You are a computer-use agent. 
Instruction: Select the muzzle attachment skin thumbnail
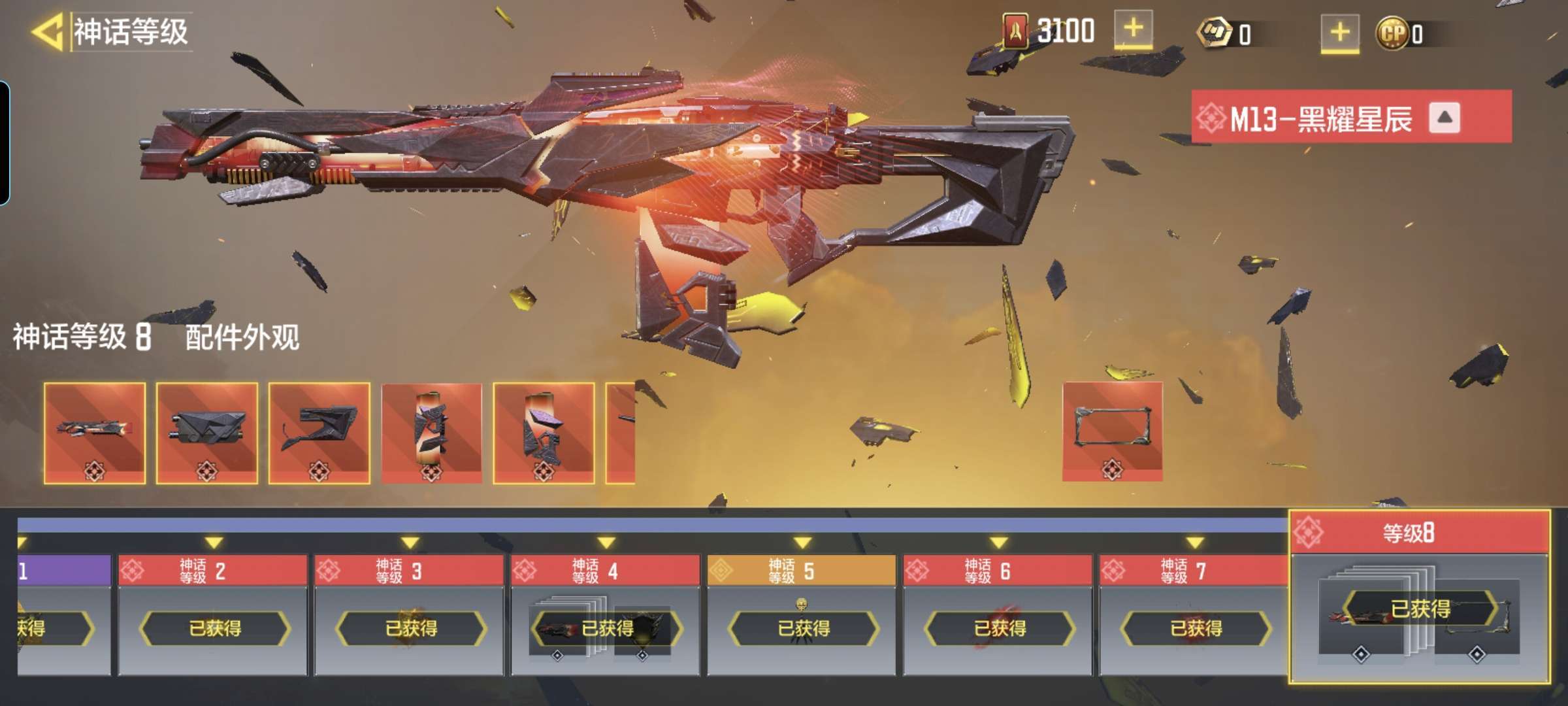point(207,433)
